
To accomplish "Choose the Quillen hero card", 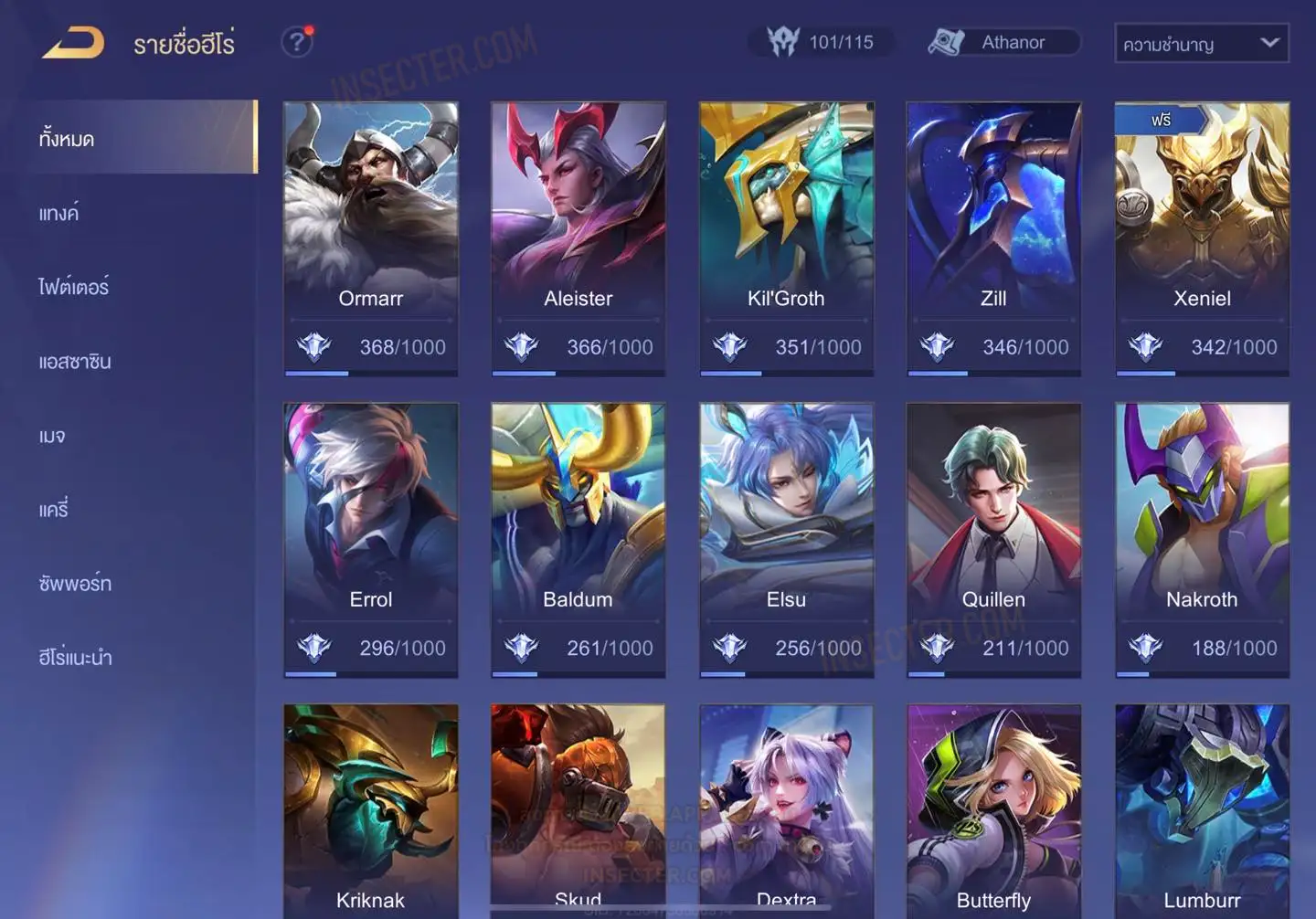I will [993, 539].
